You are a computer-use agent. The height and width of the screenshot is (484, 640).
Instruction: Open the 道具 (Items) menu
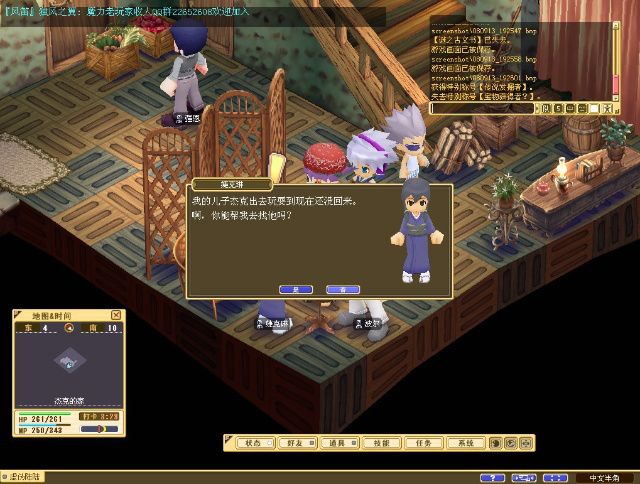(x=338, y=443)
